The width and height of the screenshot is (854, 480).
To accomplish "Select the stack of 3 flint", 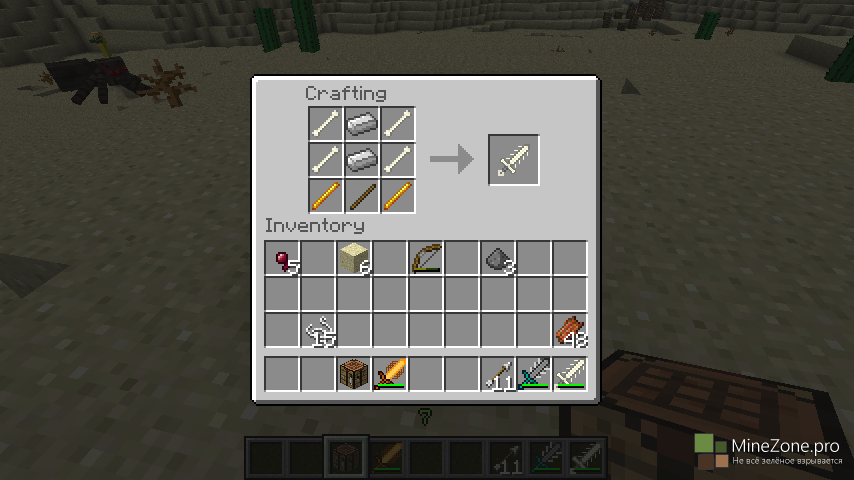I will pyautogui.click(x=498, y=259).
